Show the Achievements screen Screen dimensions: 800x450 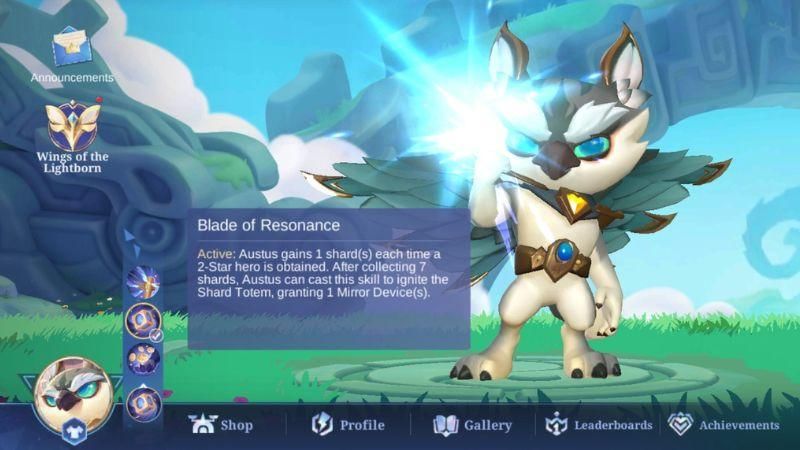[x=723, y=425]
